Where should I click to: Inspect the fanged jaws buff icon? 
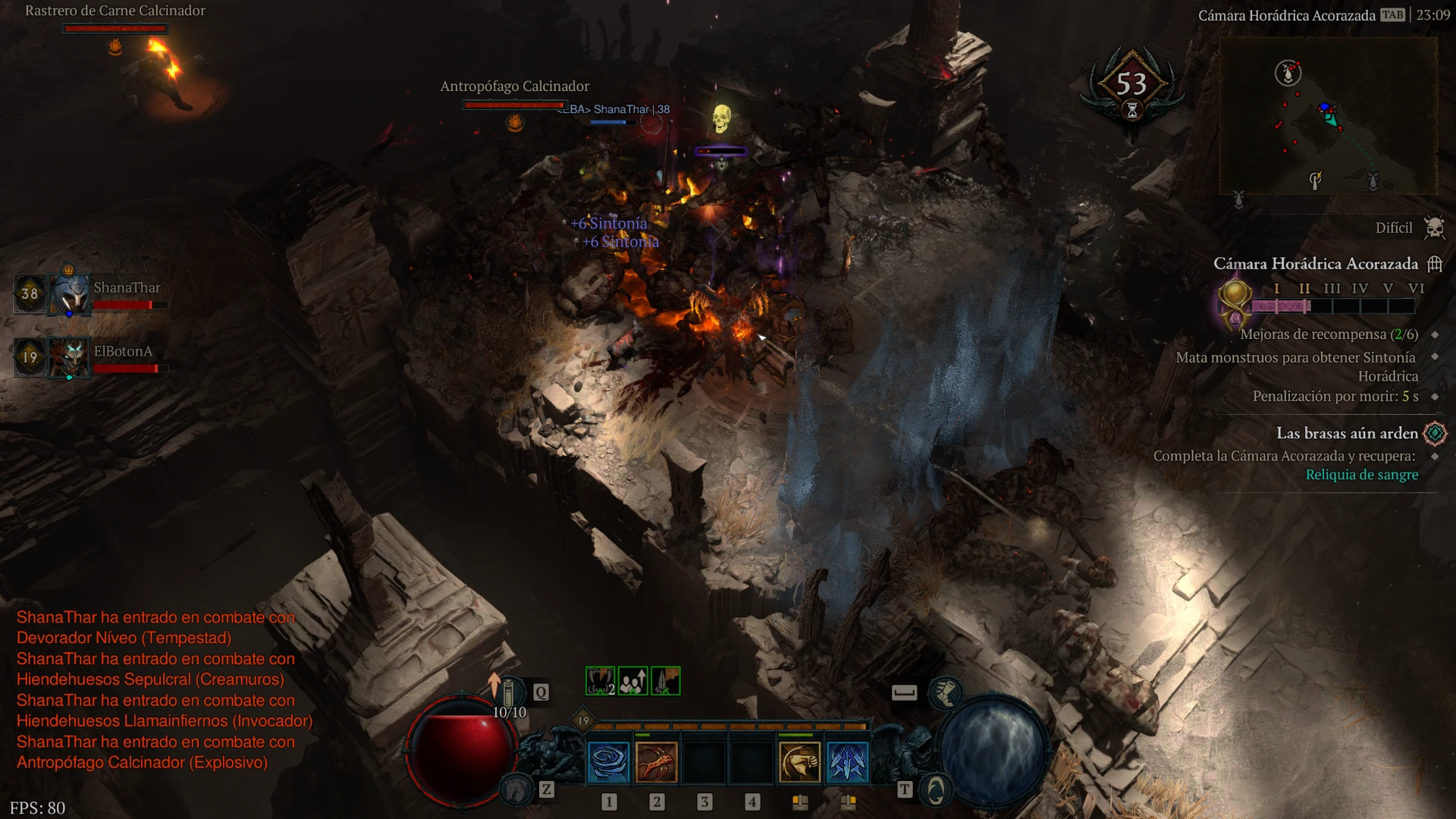pyautogui.click(x=600, y=681)
